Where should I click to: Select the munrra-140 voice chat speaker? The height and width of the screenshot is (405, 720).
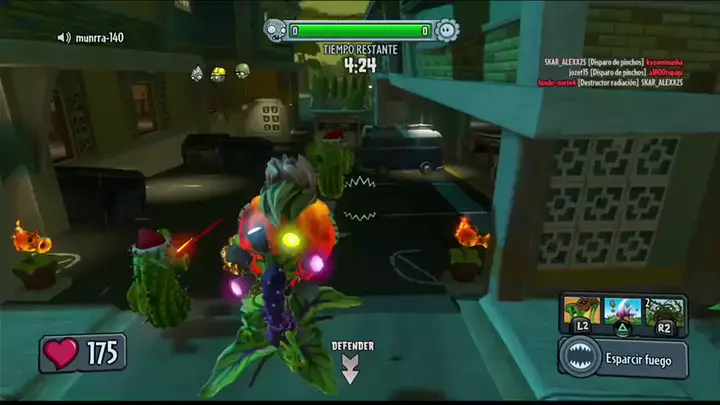pyautogui.click(x=64, y=38)
